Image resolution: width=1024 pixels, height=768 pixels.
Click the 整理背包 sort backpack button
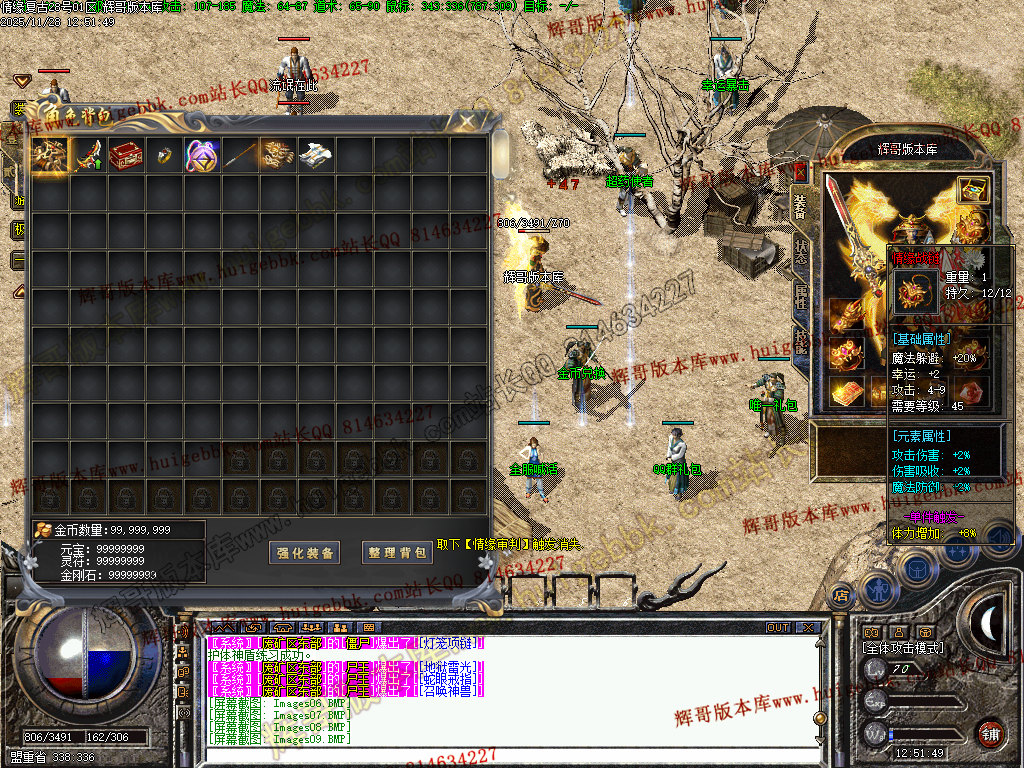click(x=397, y=553)
